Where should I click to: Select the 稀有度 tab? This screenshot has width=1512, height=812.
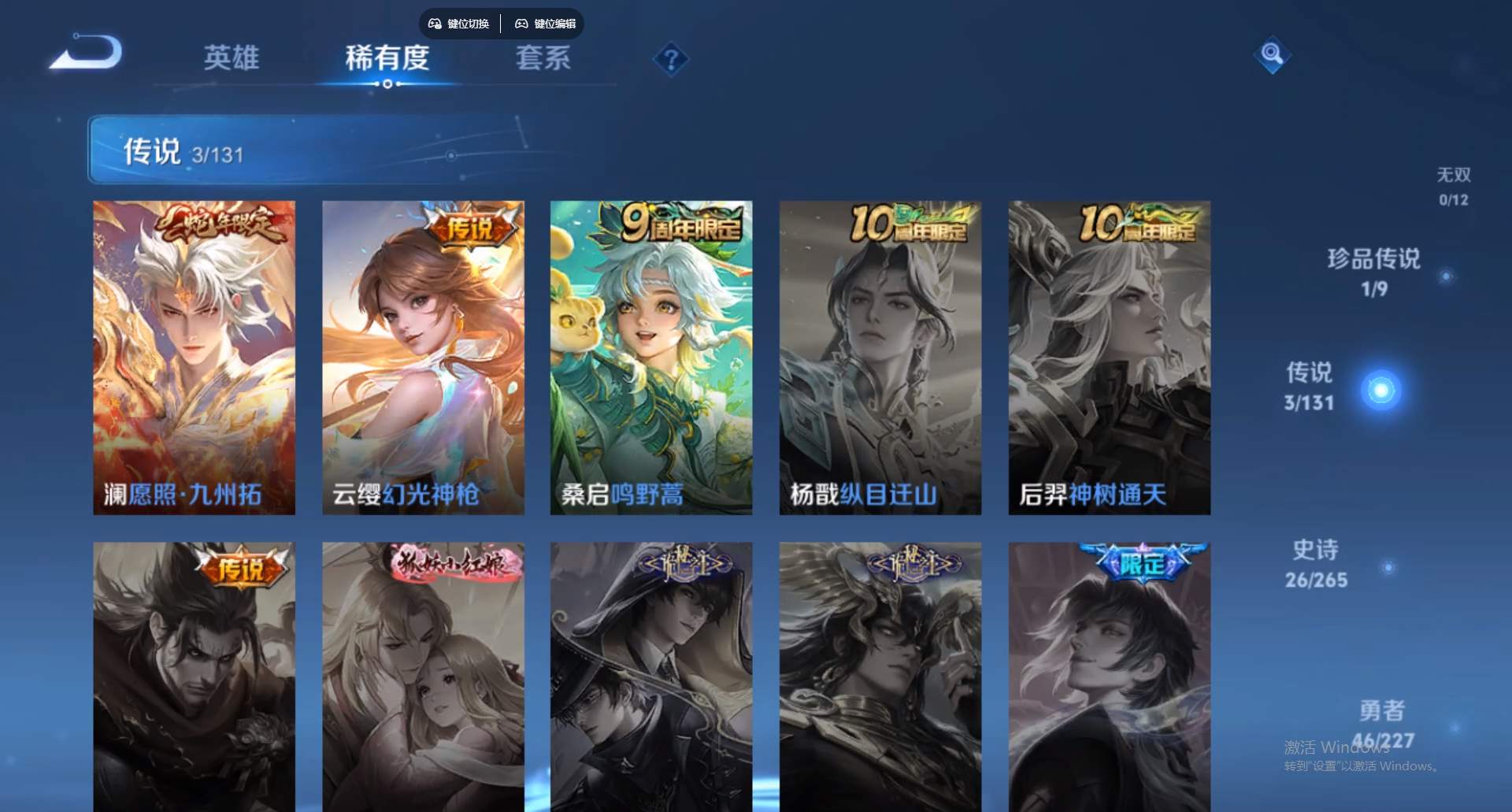pyautogui.click(x=388, y=58)
